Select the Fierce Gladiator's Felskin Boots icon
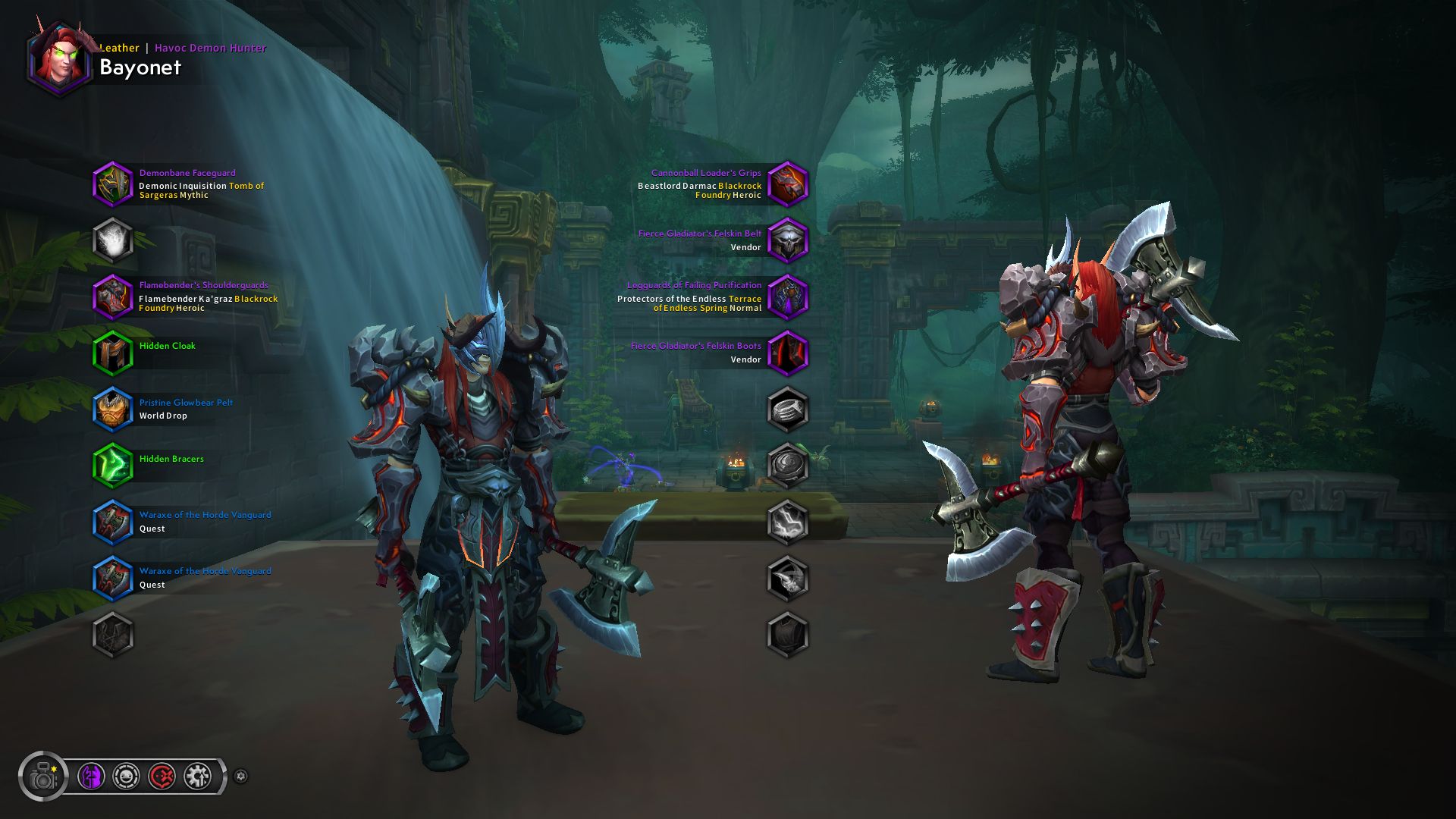The height and width of the screenshot is (819, 1456). tap(789, 351)
